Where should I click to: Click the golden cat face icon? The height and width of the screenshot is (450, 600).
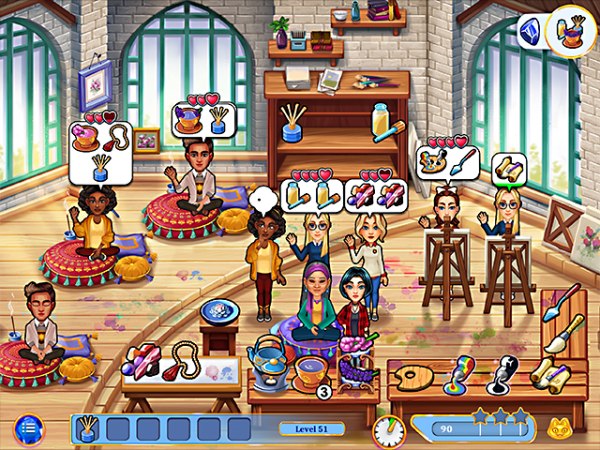tap(557, 430)
